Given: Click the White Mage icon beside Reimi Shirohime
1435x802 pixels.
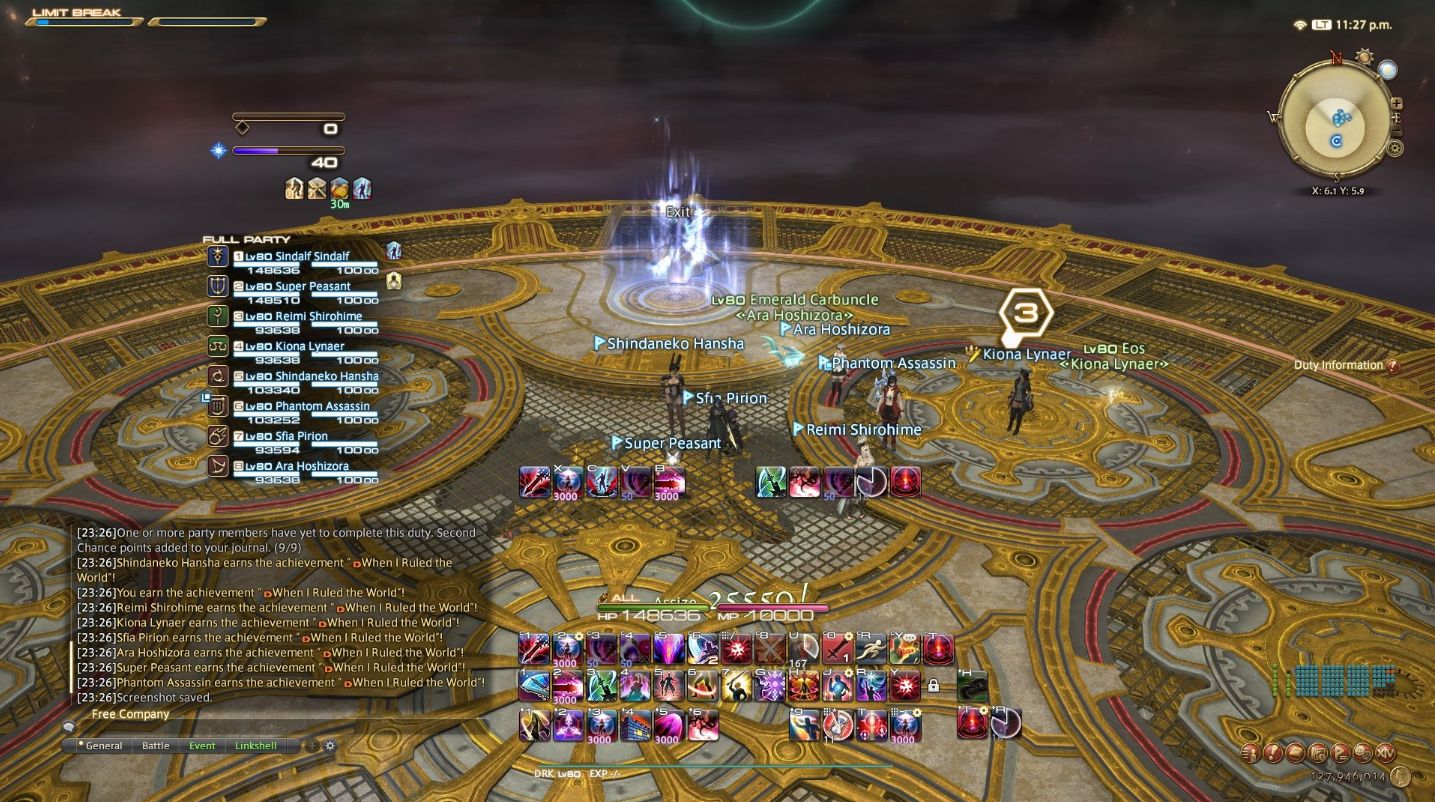Looking at the screenshot, I should (220, 314).
